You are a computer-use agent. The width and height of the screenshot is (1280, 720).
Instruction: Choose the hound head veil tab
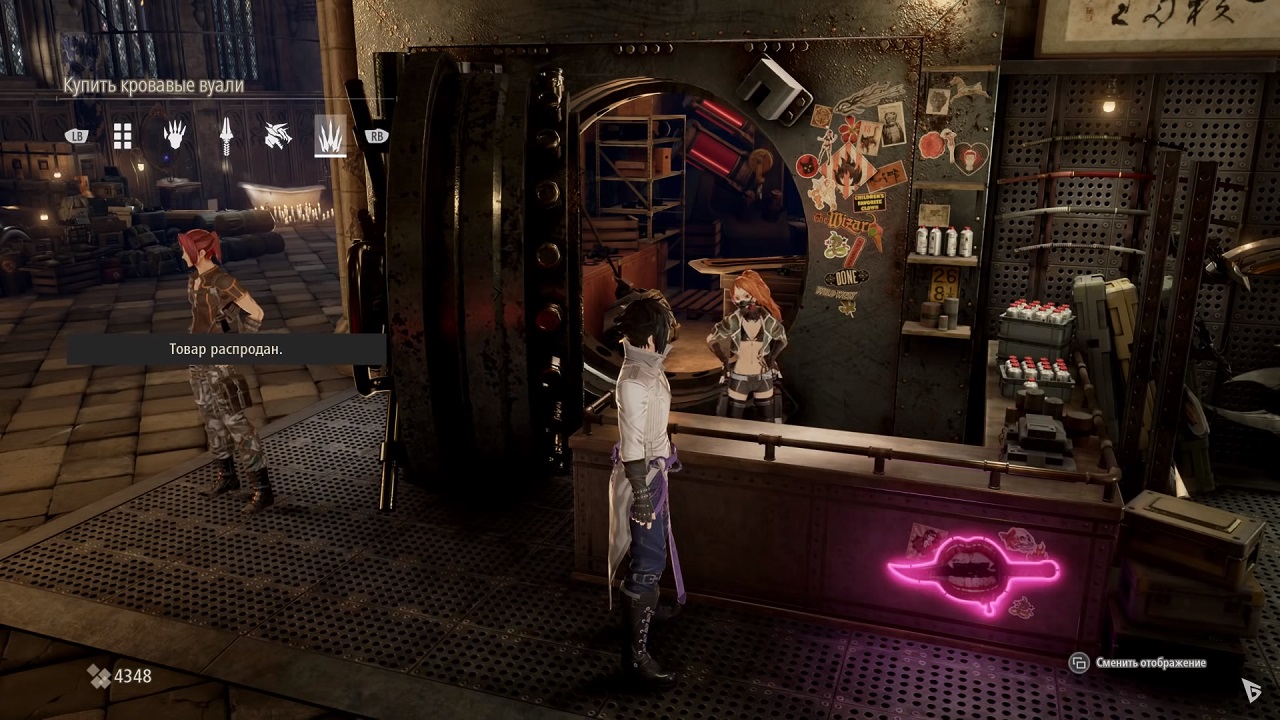point(277,135)
